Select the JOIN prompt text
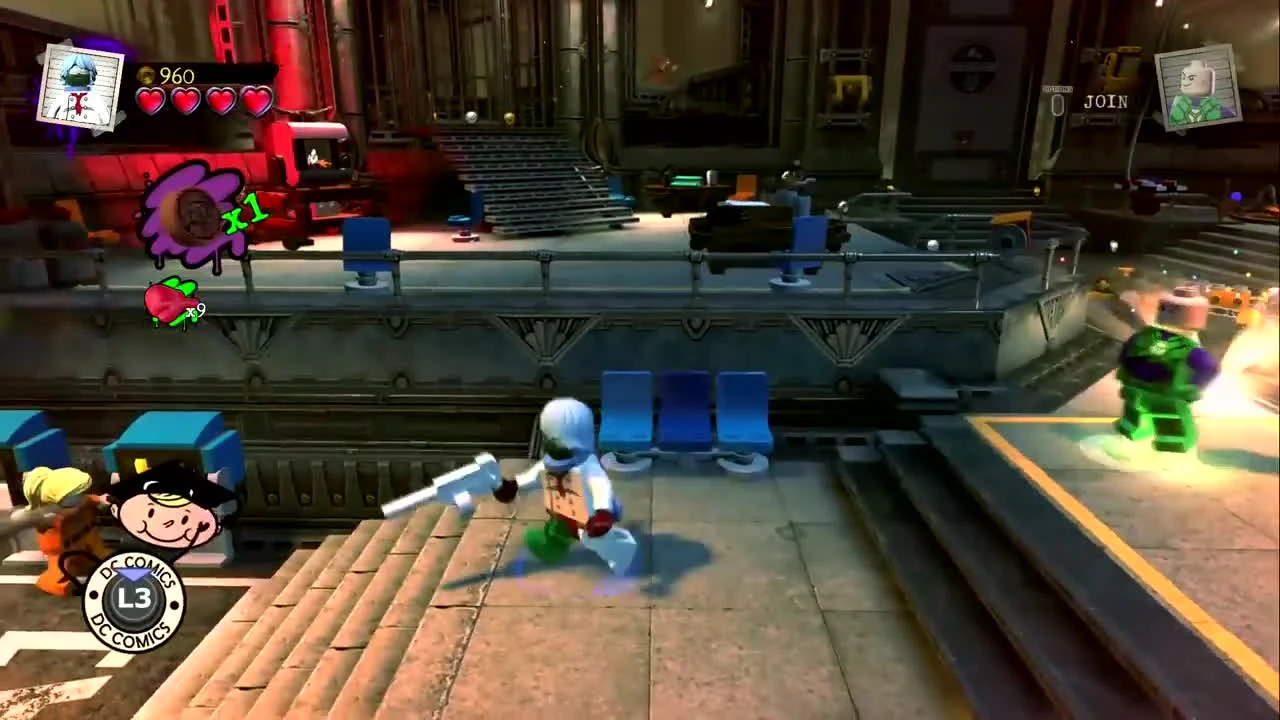 tap(1107, 101)
